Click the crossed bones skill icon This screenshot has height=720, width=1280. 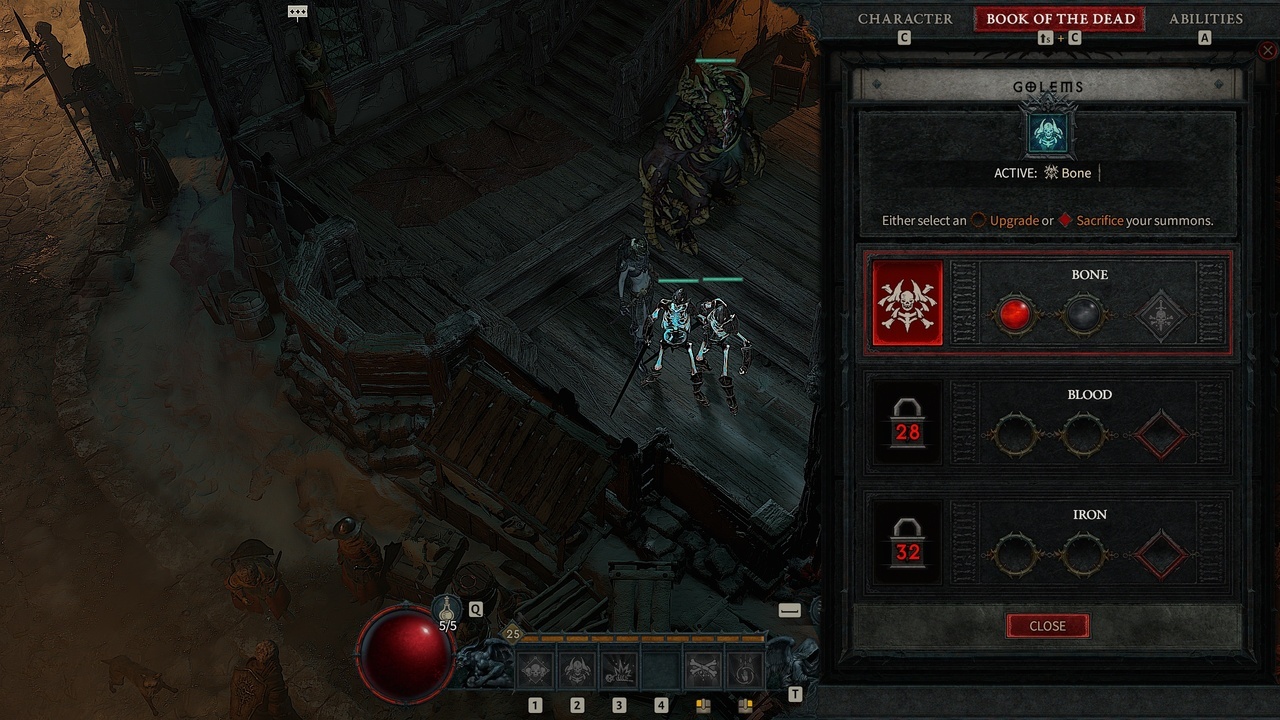[702, 668]
